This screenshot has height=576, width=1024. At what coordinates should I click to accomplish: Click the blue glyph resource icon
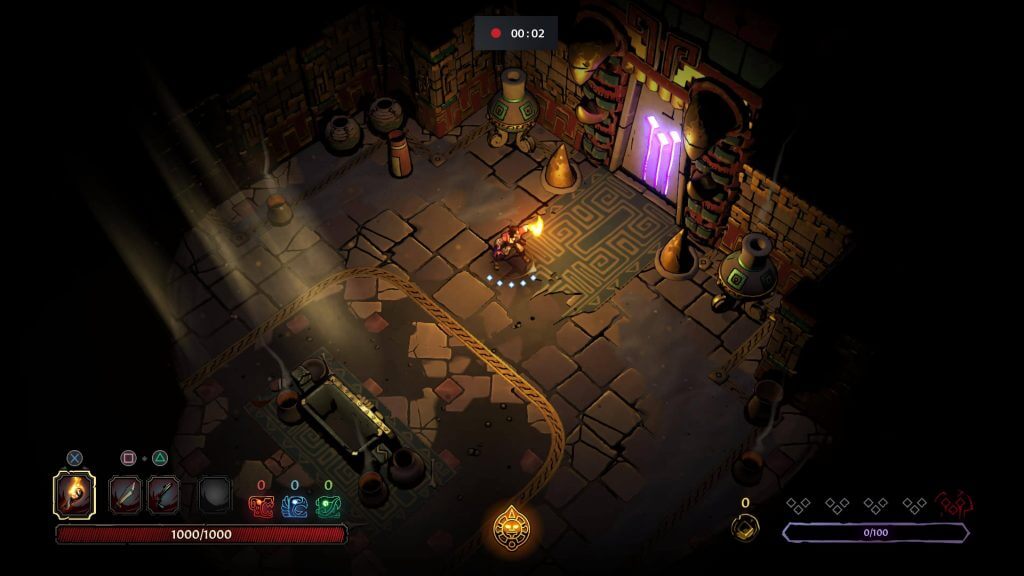coord(294,507)
